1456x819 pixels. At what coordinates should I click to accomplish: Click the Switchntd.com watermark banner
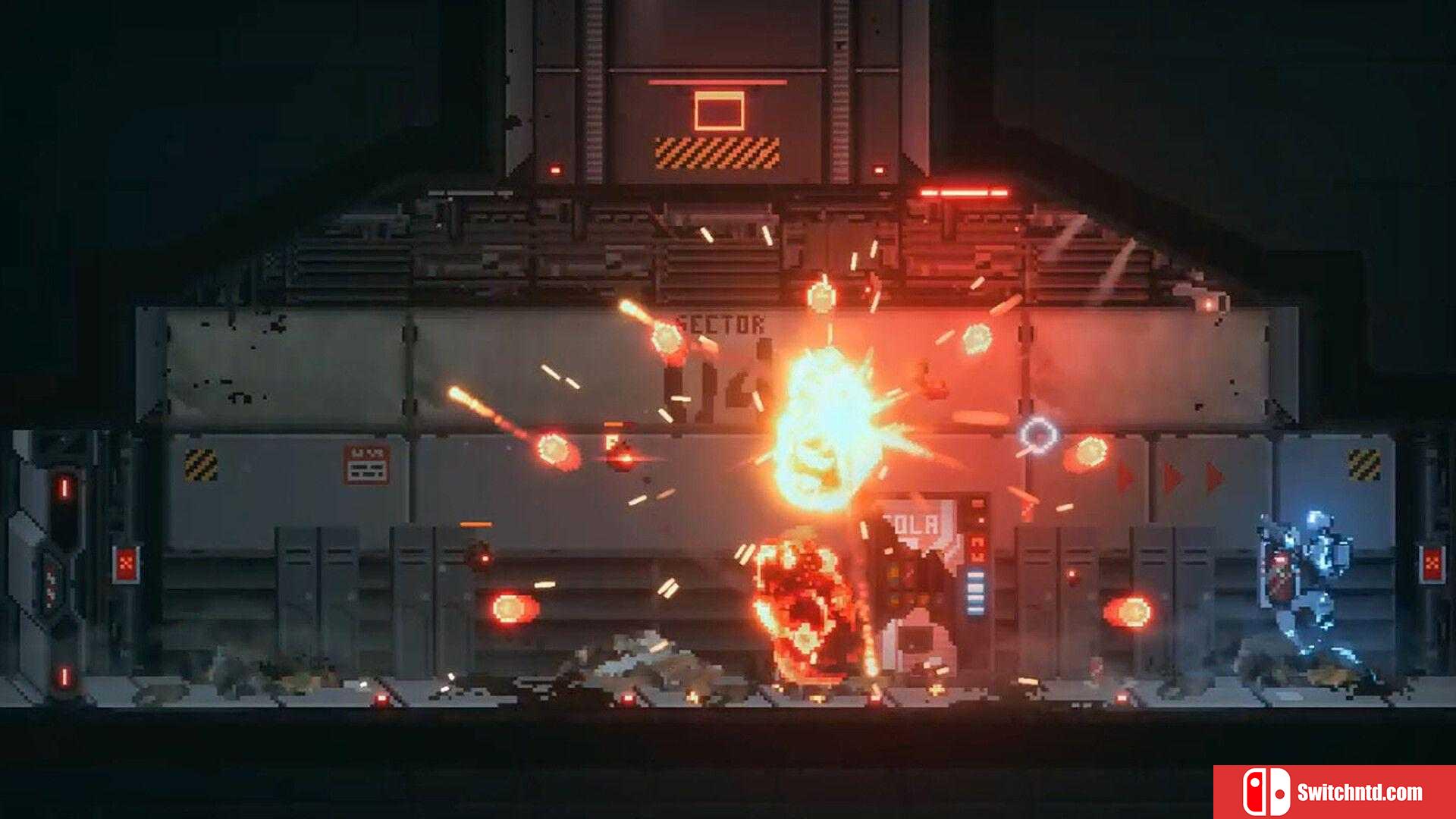click(1334, 792)
